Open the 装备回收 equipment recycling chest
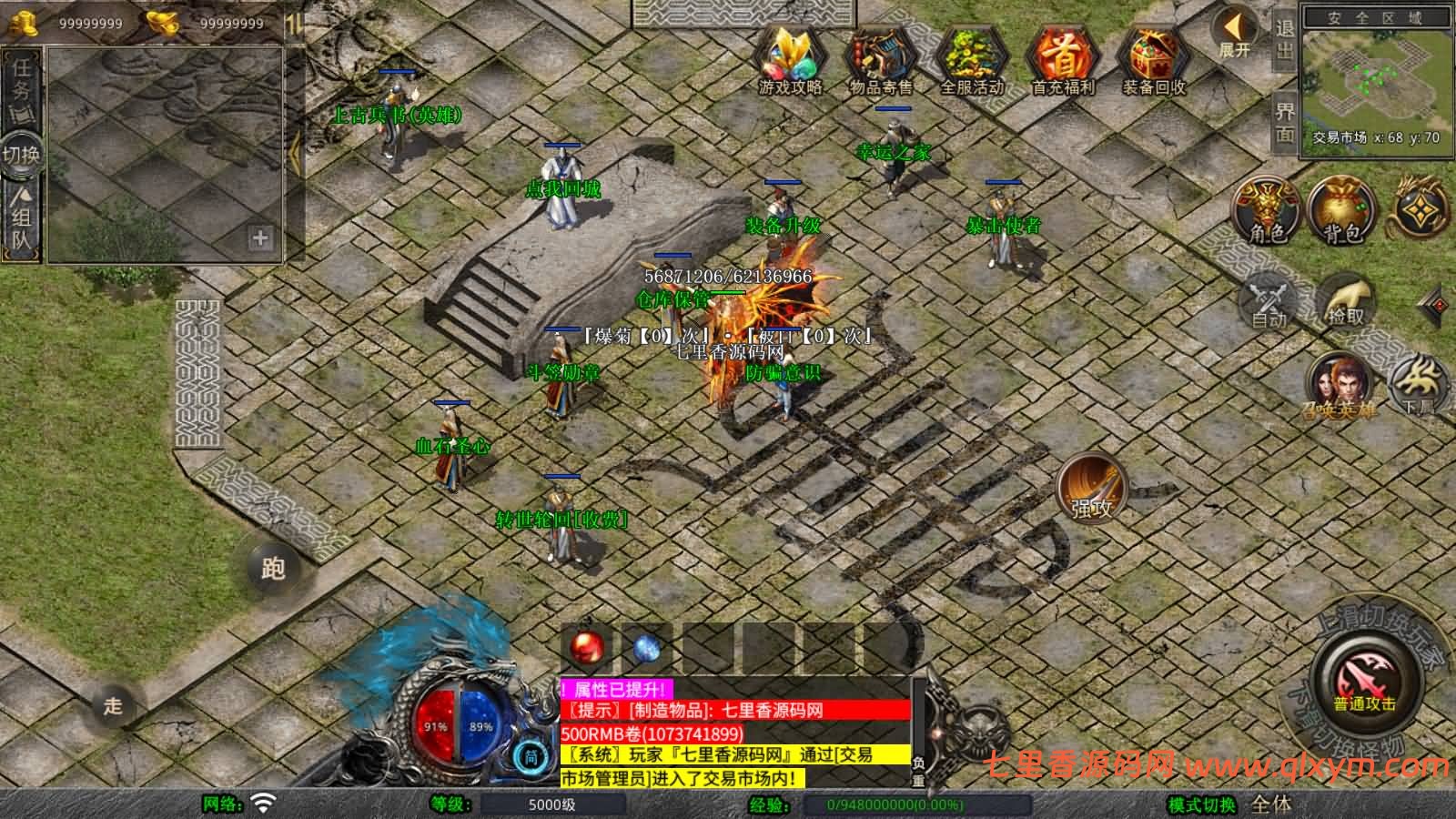This screenshot has width=1456, height=819. pos(1153,59)
